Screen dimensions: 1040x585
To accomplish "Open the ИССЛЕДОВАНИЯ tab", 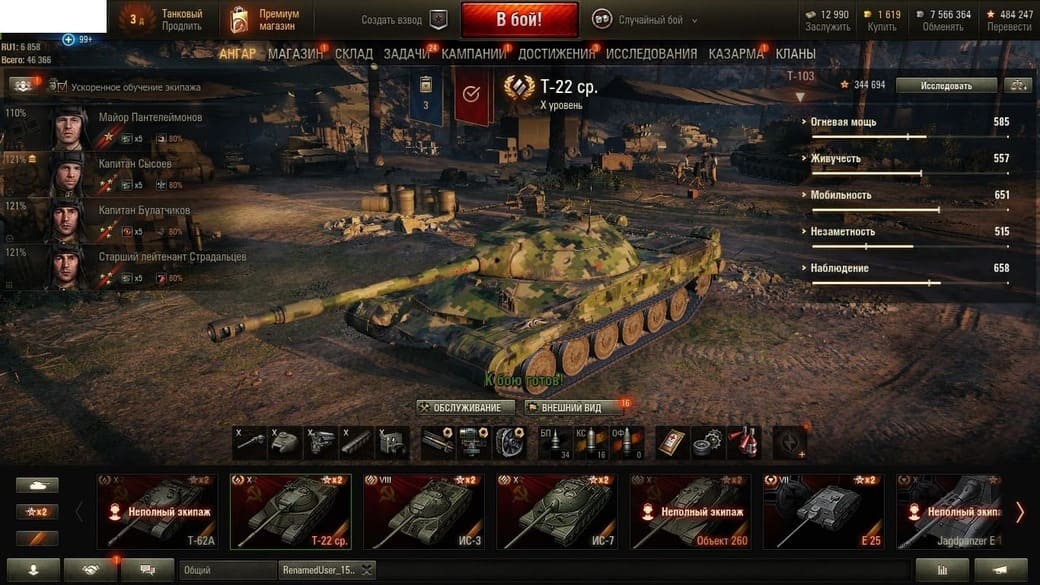I will click(x=651, y=53).
